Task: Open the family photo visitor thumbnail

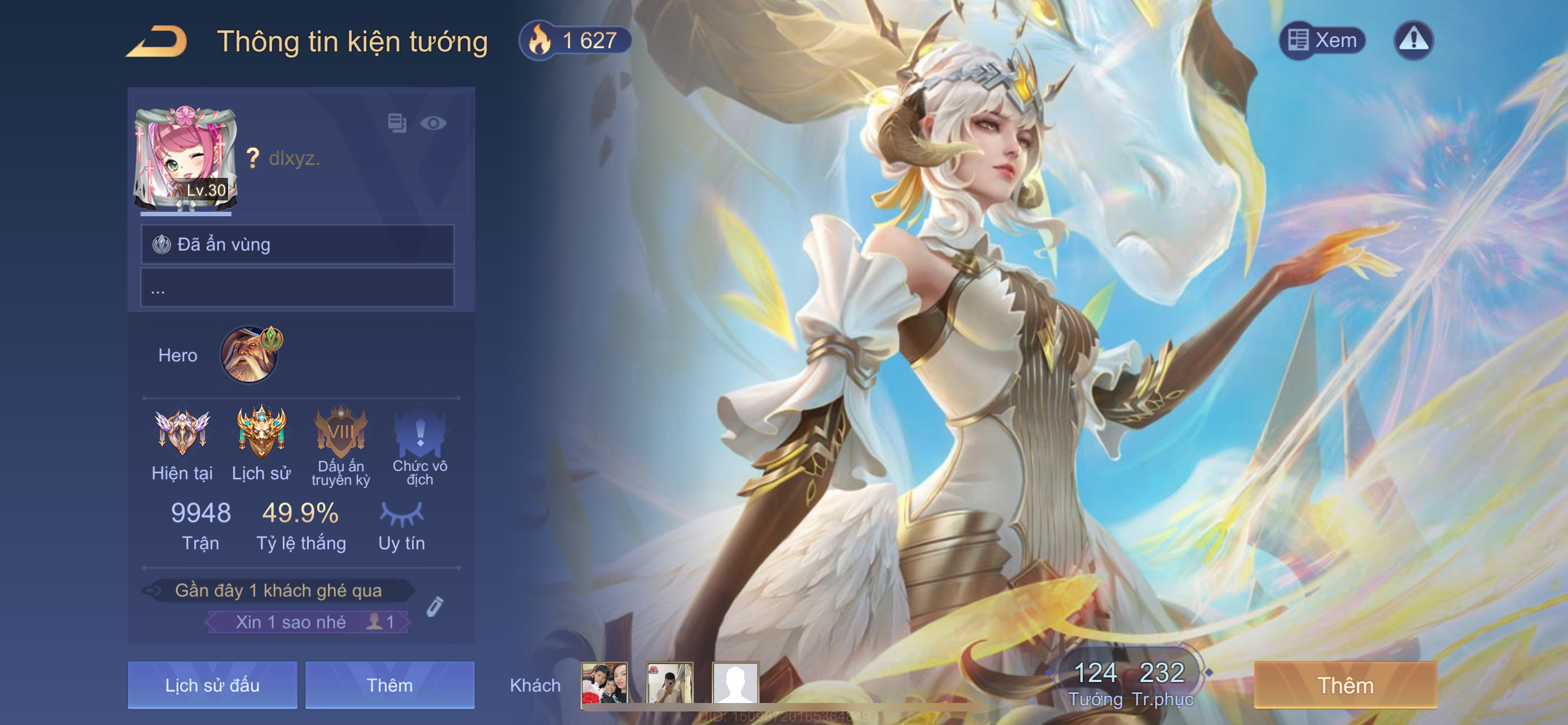Action: 604,684
